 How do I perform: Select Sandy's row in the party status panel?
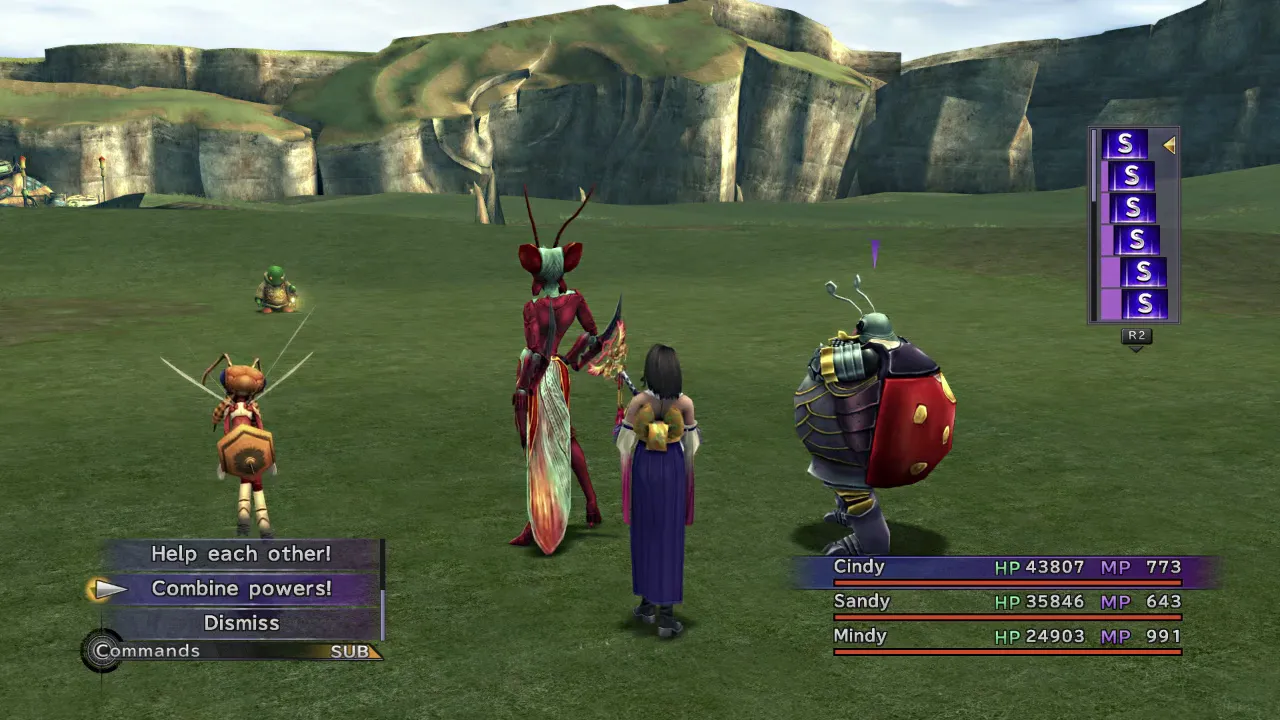pos(1006,602)
